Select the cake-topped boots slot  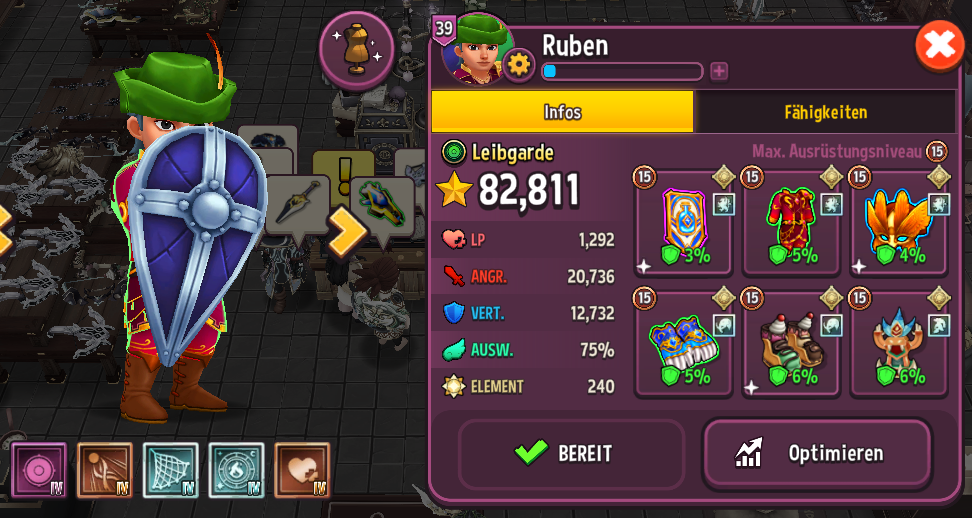tap(792, 345)
